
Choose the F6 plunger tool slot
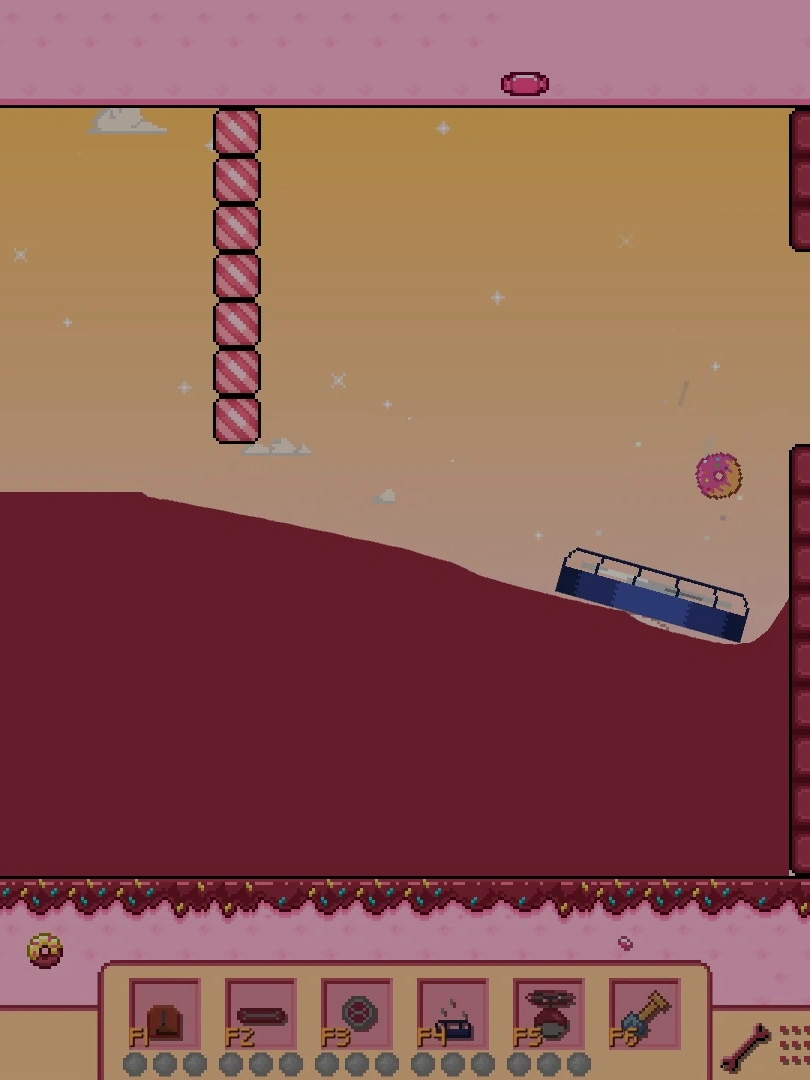point(645,1014)
